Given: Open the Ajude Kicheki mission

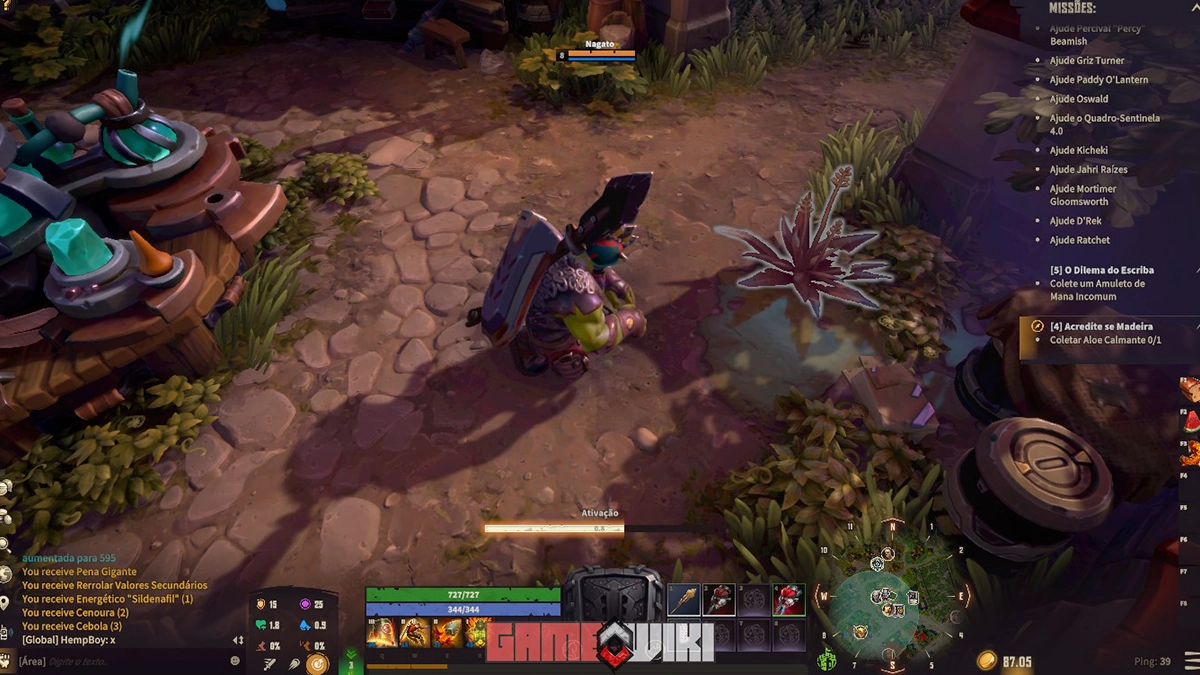Looking at the screenshot, I should point(1078,150).
